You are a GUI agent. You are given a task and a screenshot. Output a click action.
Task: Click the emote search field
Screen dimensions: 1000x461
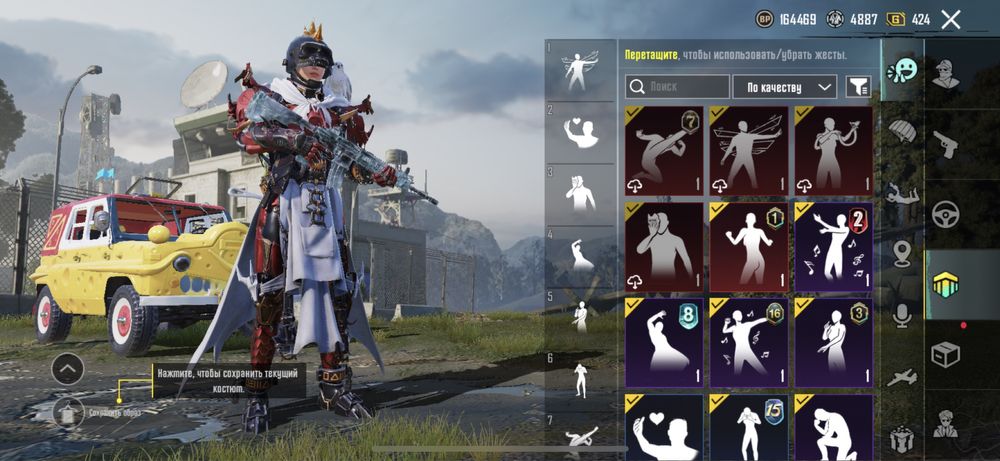(677, 87)
